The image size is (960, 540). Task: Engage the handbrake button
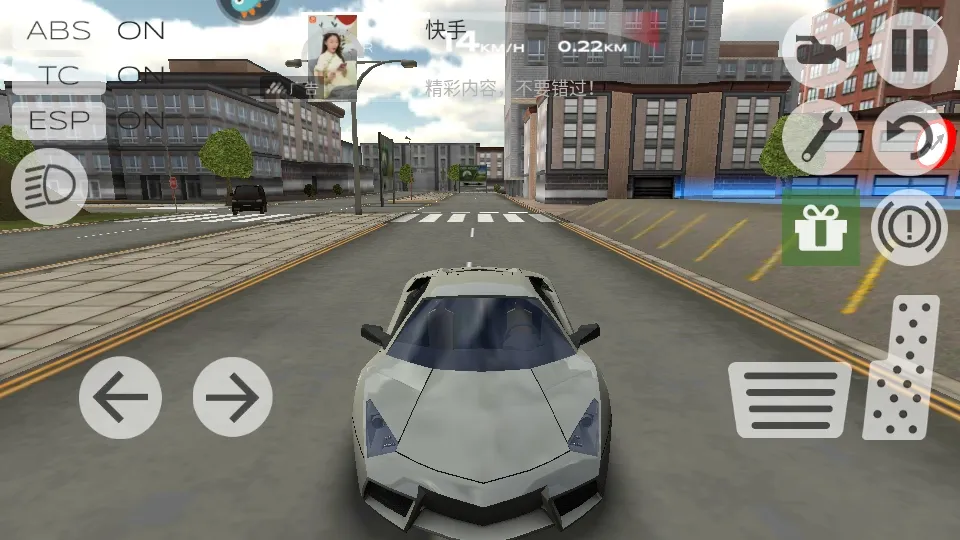pyautogui.click(x=909, y=228)
